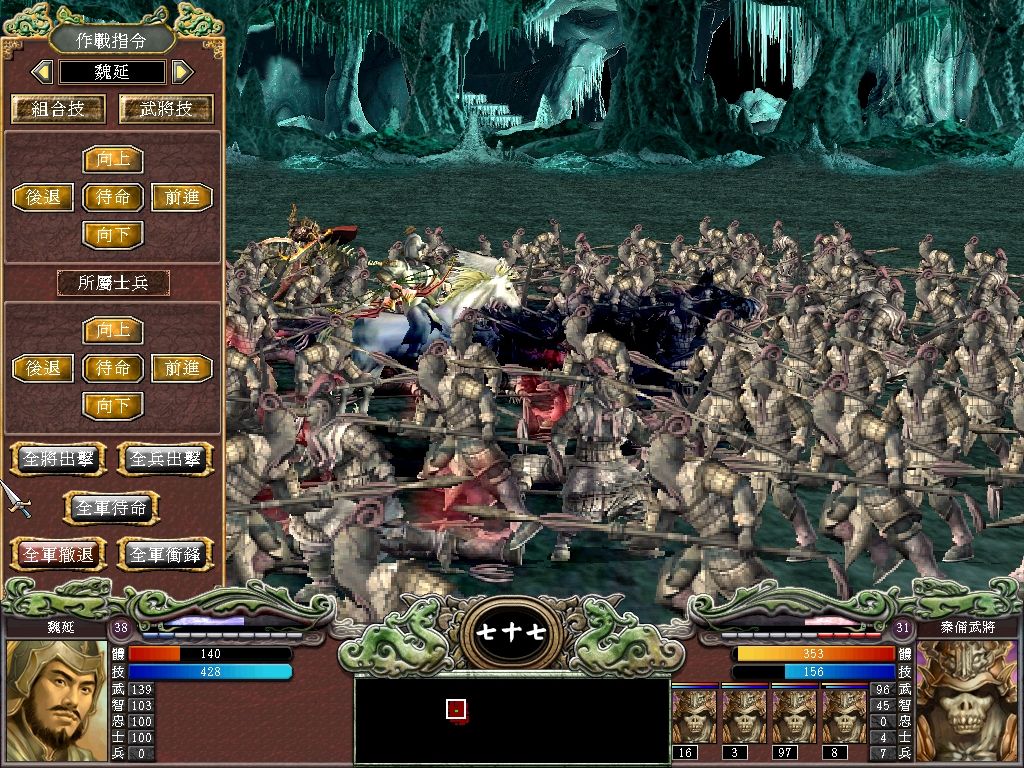
Task: Set 所屬士兵 soldiers to 待命 standby
Action: coord(113,368)
